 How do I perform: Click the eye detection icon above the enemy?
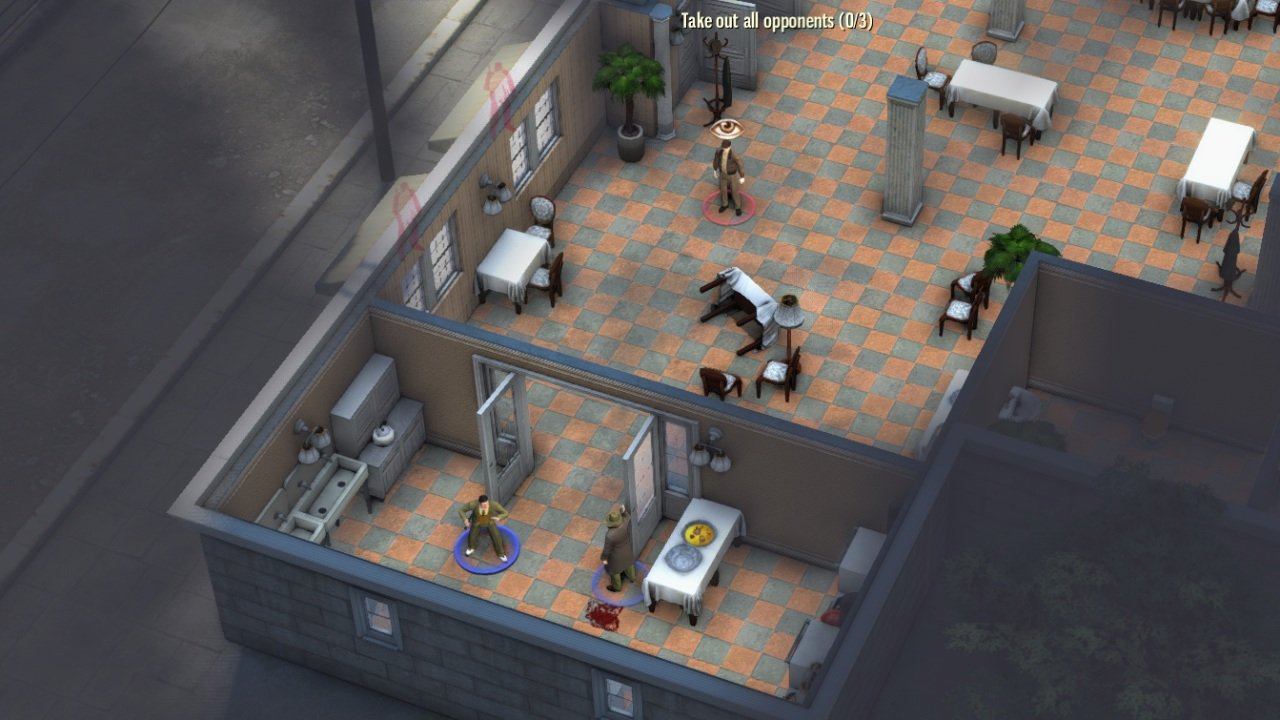tap(728, 128)
